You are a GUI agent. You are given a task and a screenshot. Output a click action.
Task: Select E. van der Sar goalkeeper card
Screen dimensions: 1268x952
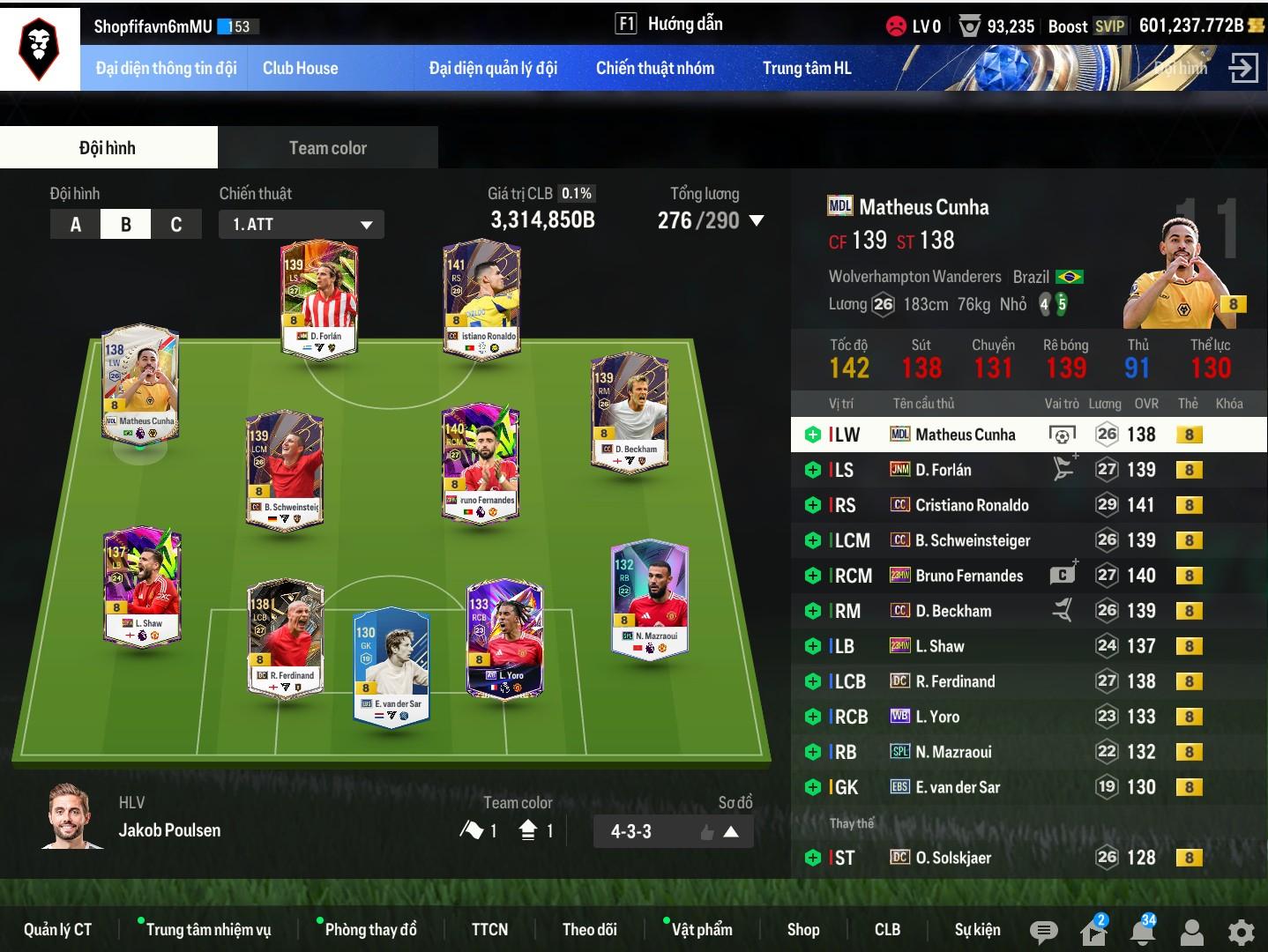(x=391, y=666)
